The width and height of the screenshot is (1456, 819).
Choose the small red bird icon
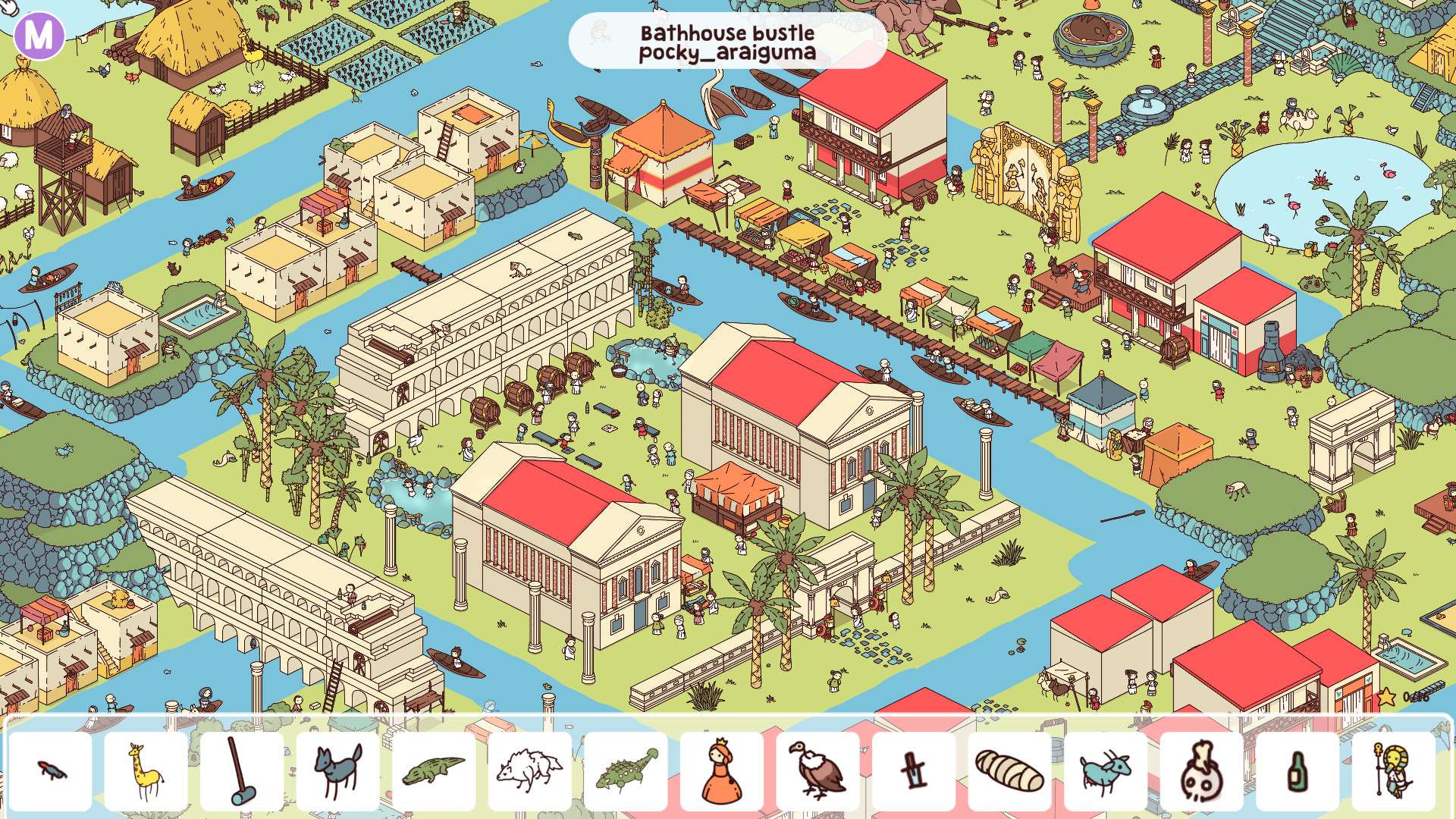(x=50, y=771)
